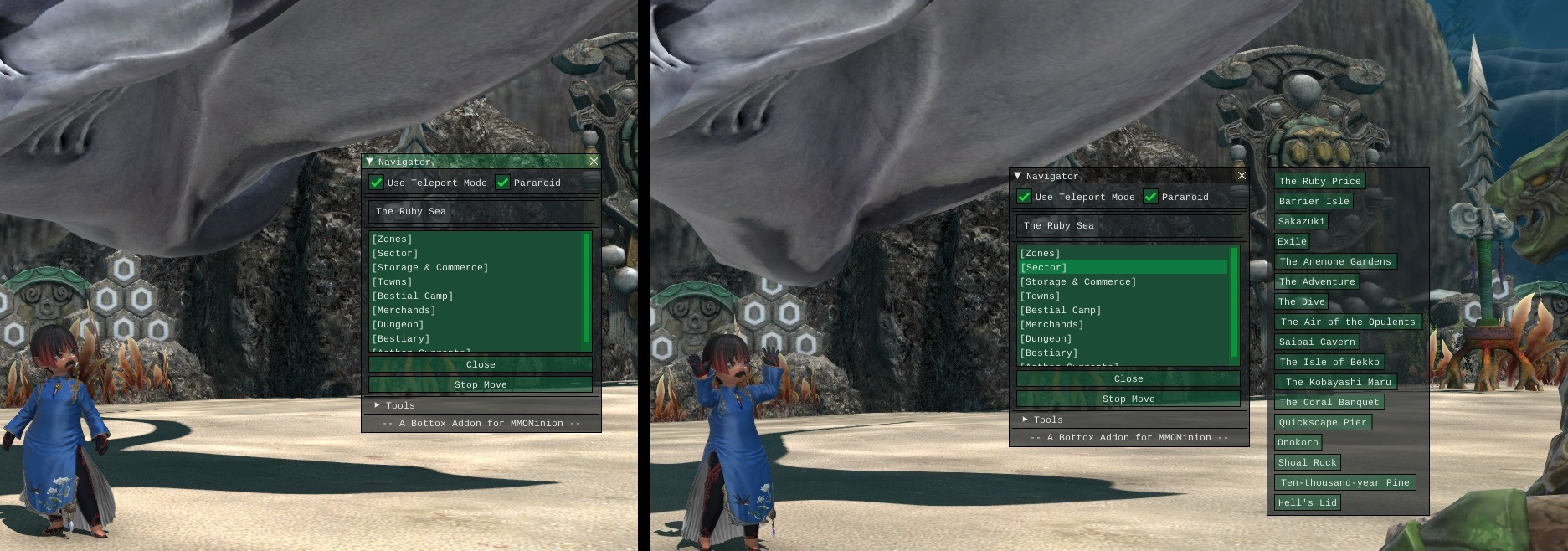Image resolution: width=1568 pixels, height=551 pixels.
Task: Teleport to The Ruby Price
Action: coord(1319,181)
